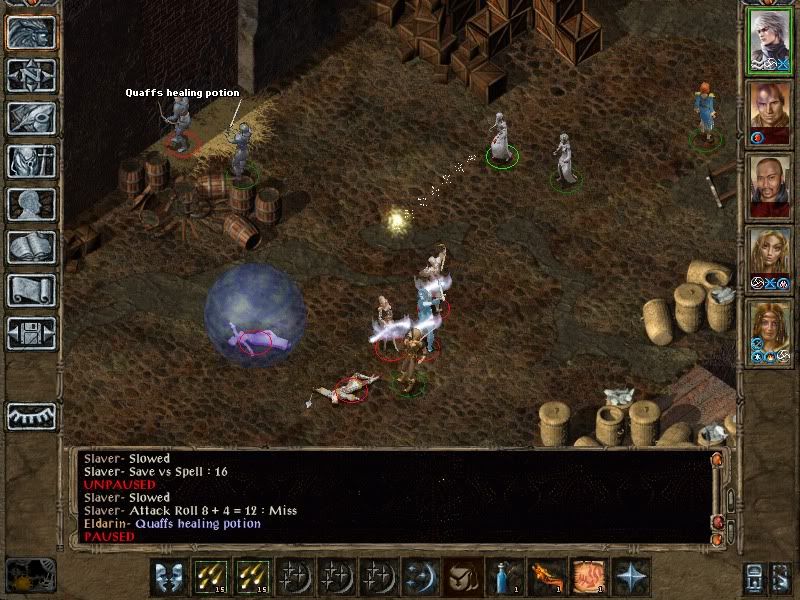
Task: Open options with the floppy disk button
Action: coord(31,333)
